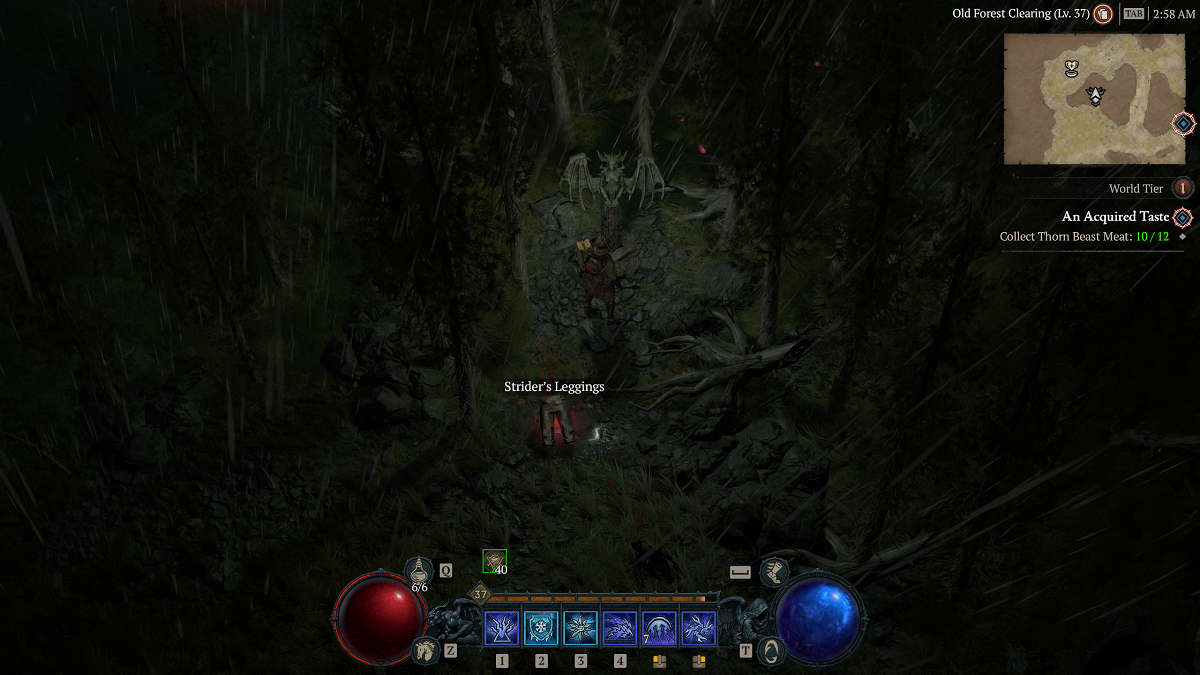The height and width of the screenshot is (675, 1200).
Task: Trigger the frost burst skill in slot 3
Action: tap(580, 629)
